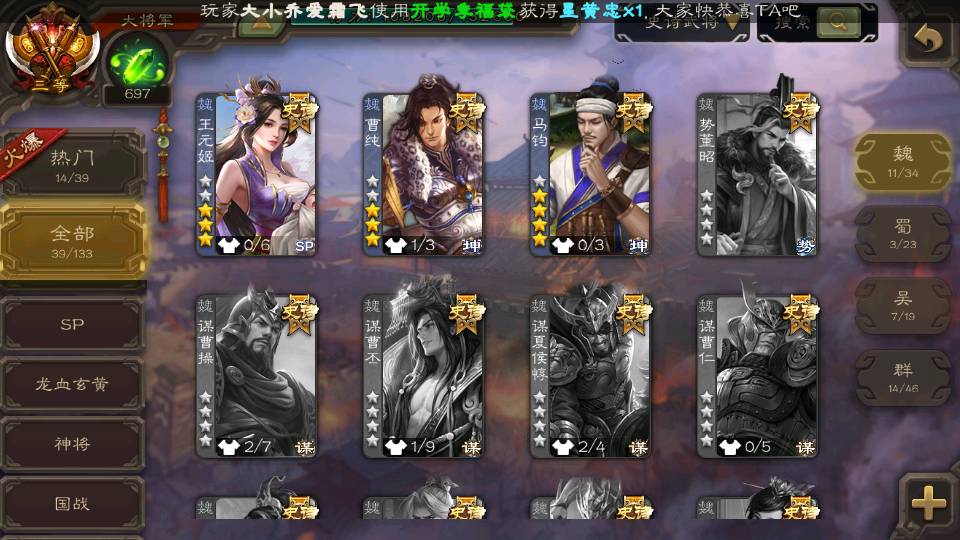Show the 吴 faction heroes
This screenshot has height=540, width=960.
coord(903,305)
